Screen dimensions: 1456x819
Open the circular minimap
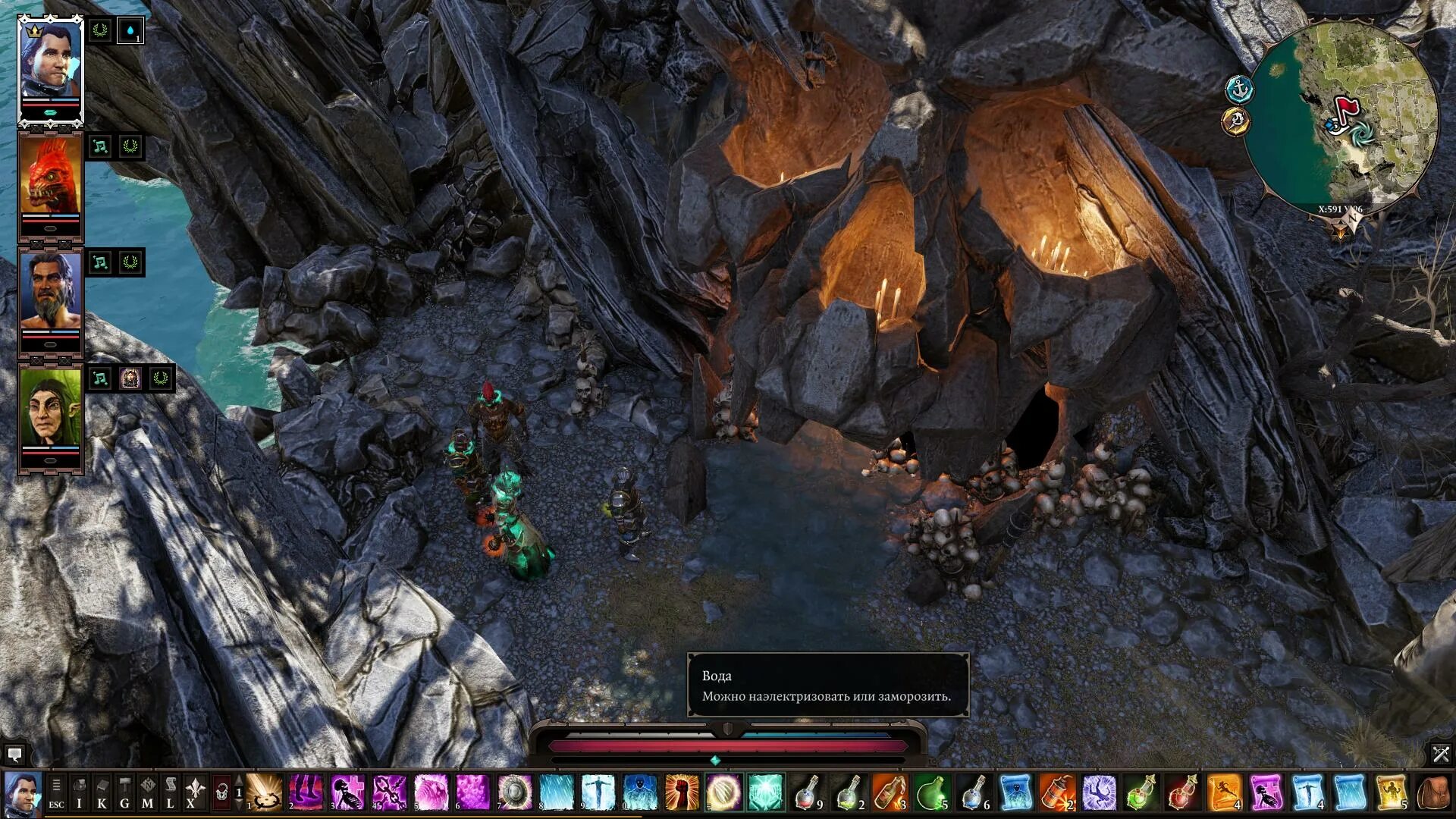click(x=1343, y=115)
